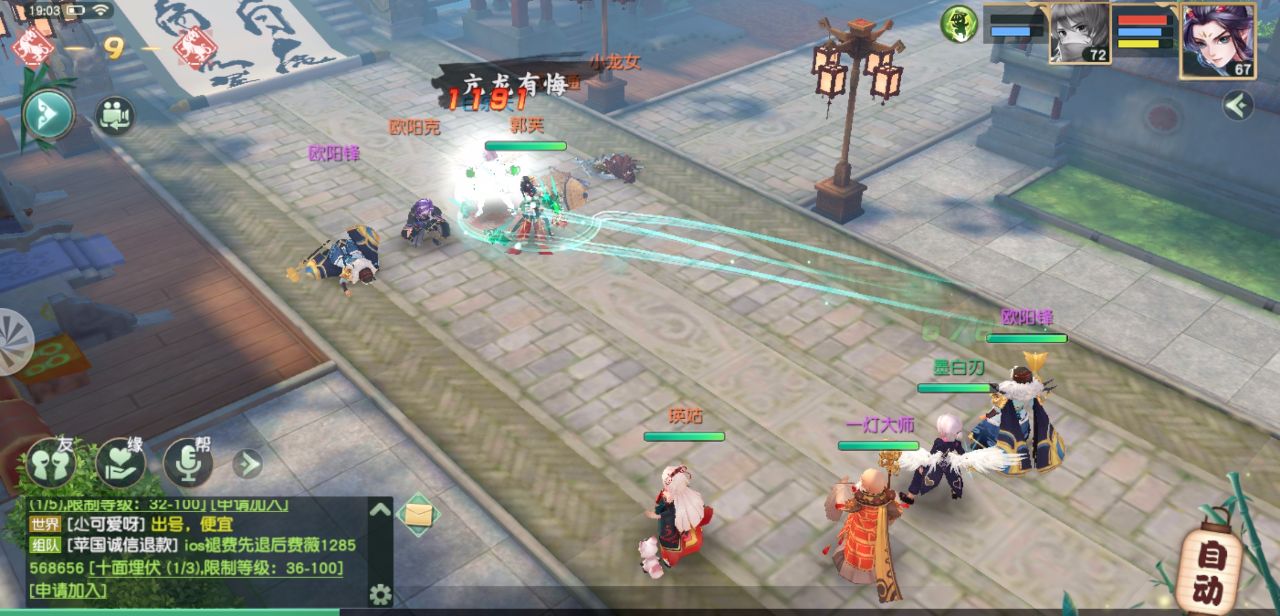Expand the social shortcut arrow button

247,463
